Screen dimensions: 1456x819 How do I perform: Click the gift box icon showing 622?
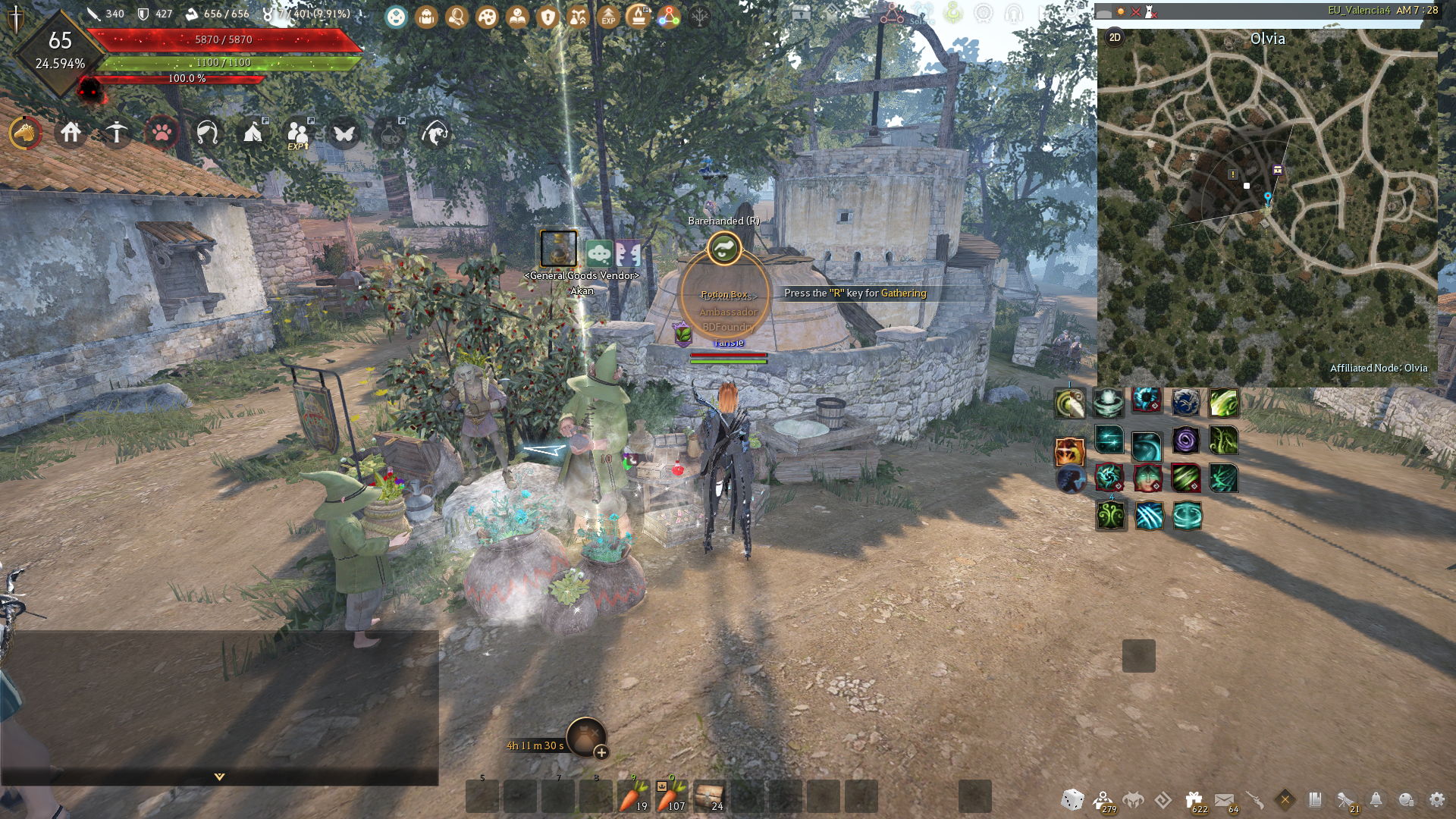coord(1194,799)
